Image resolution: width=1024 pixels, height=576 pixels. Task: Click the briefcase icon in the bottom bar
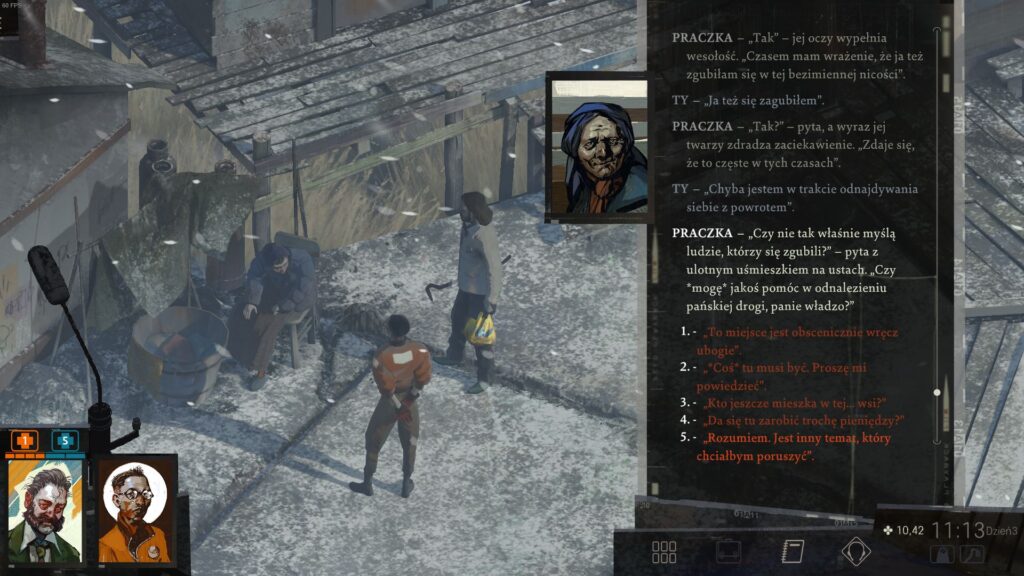point(728,552)
